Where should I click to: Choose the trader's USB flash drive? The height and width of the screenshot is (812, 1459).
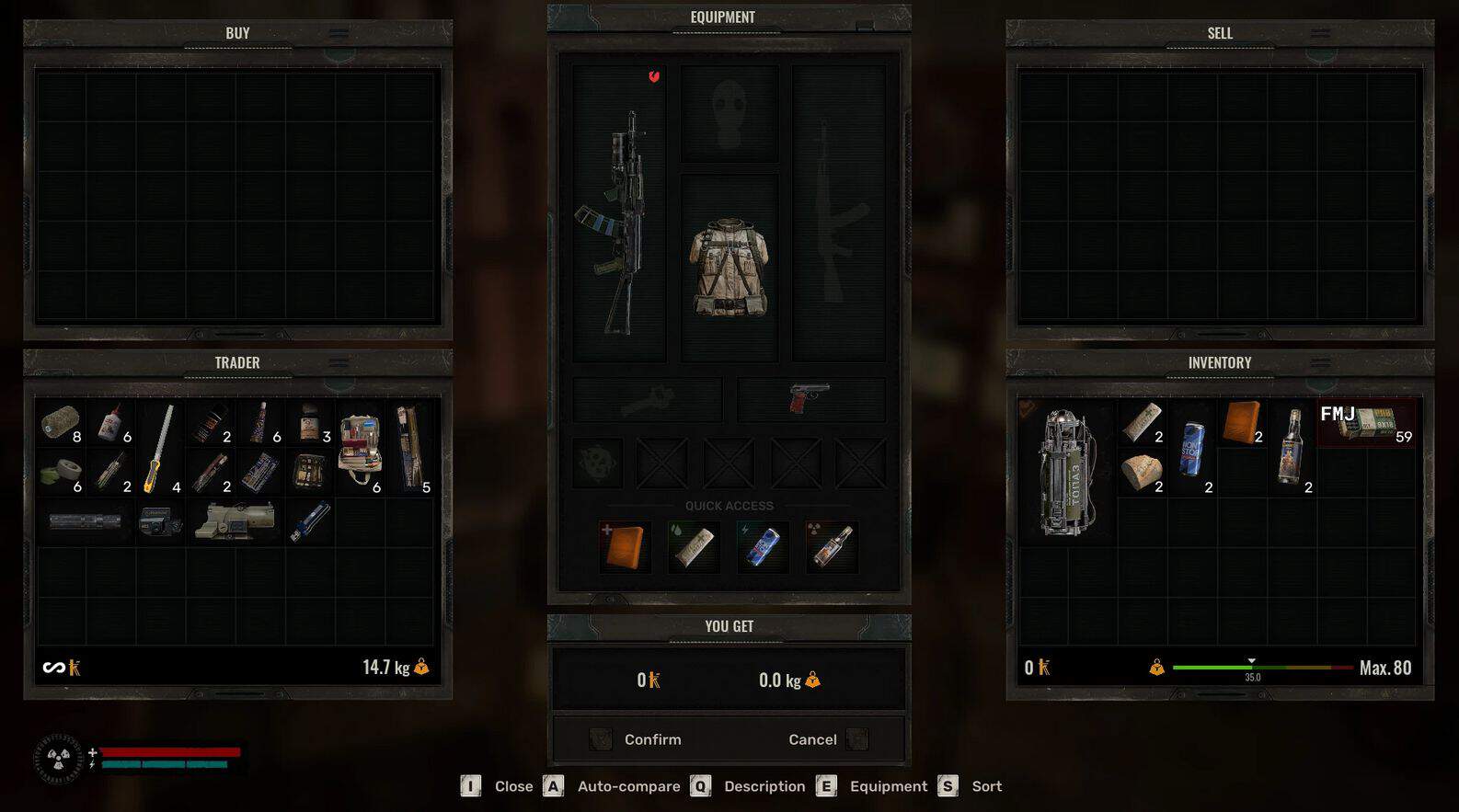309,522
